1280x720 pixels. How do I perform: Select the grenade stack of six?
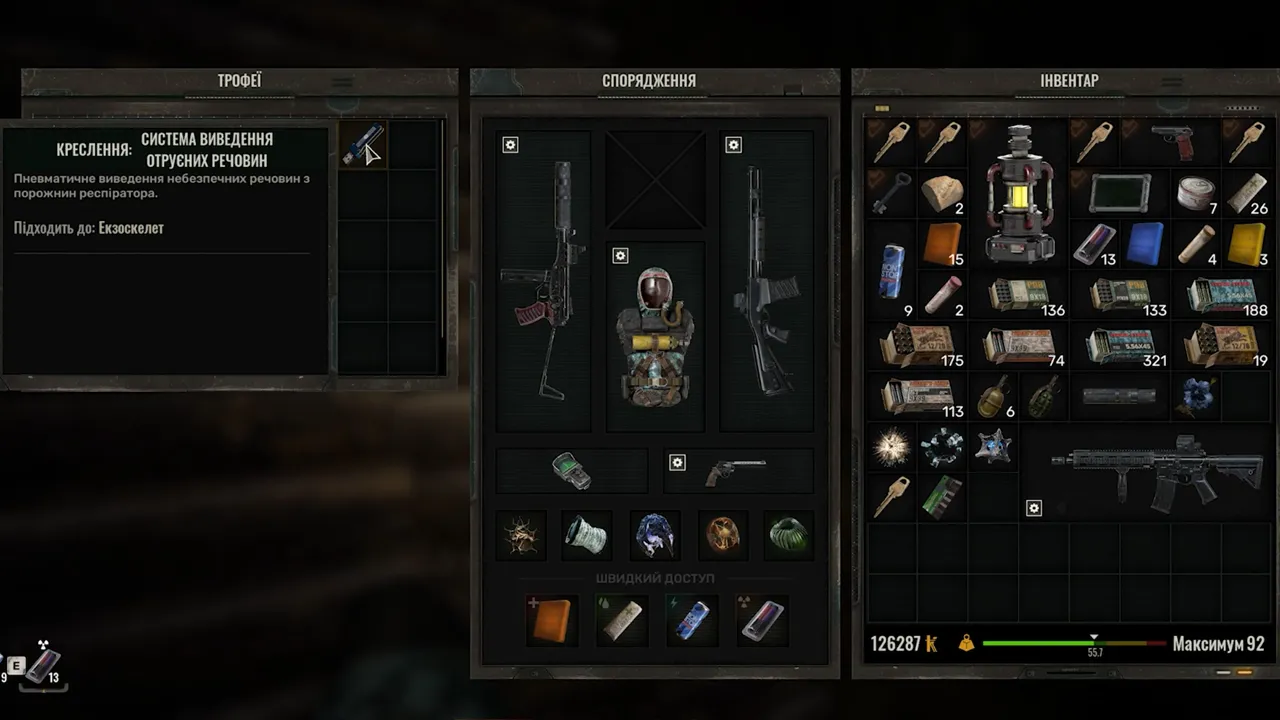[x=994, y=396]
